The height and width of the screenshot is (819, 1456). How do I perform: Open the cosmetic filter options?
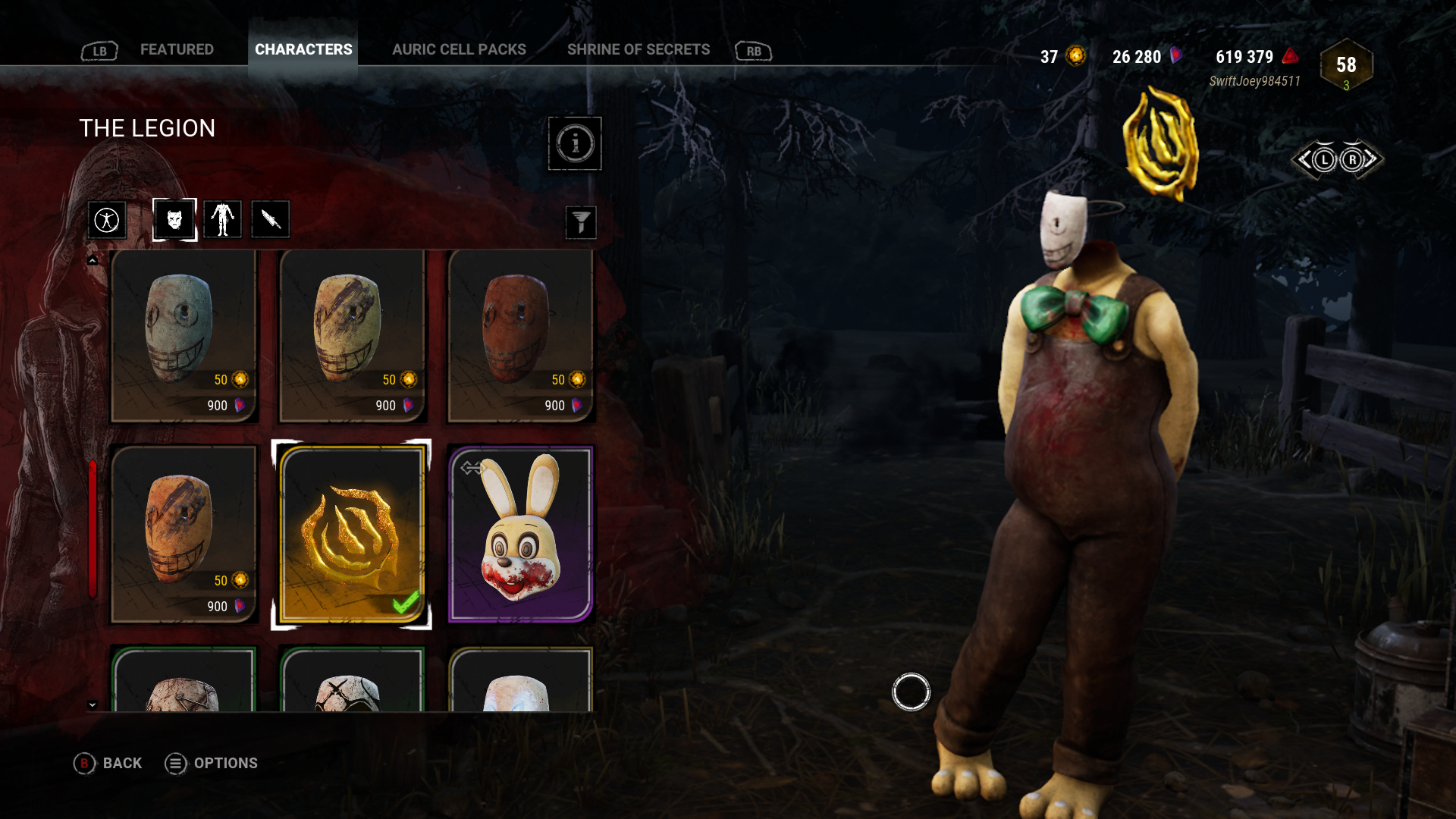(x=582, y=222)
